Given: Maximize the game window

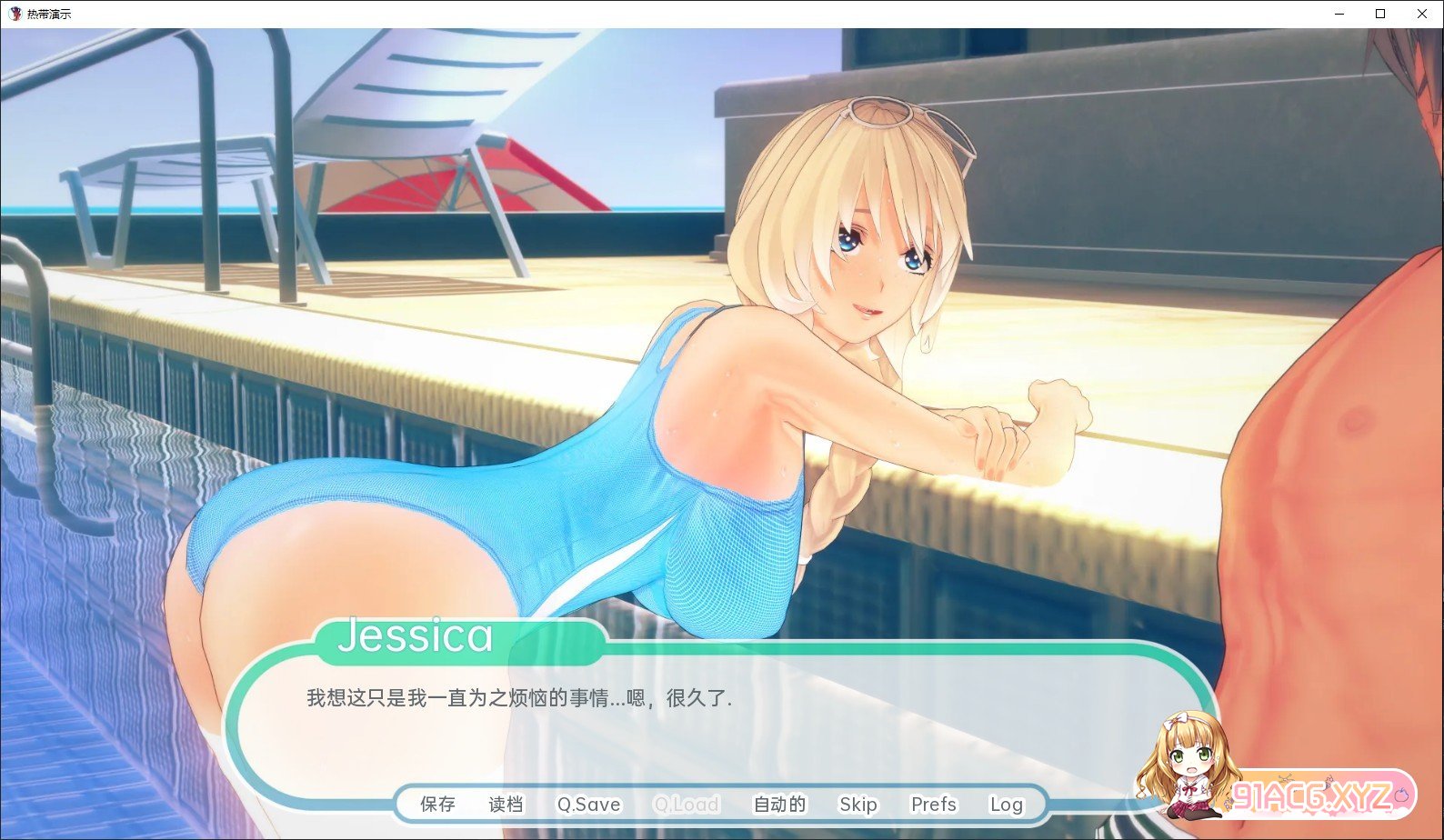Looking at the screenshot, I should [1380, 14].
